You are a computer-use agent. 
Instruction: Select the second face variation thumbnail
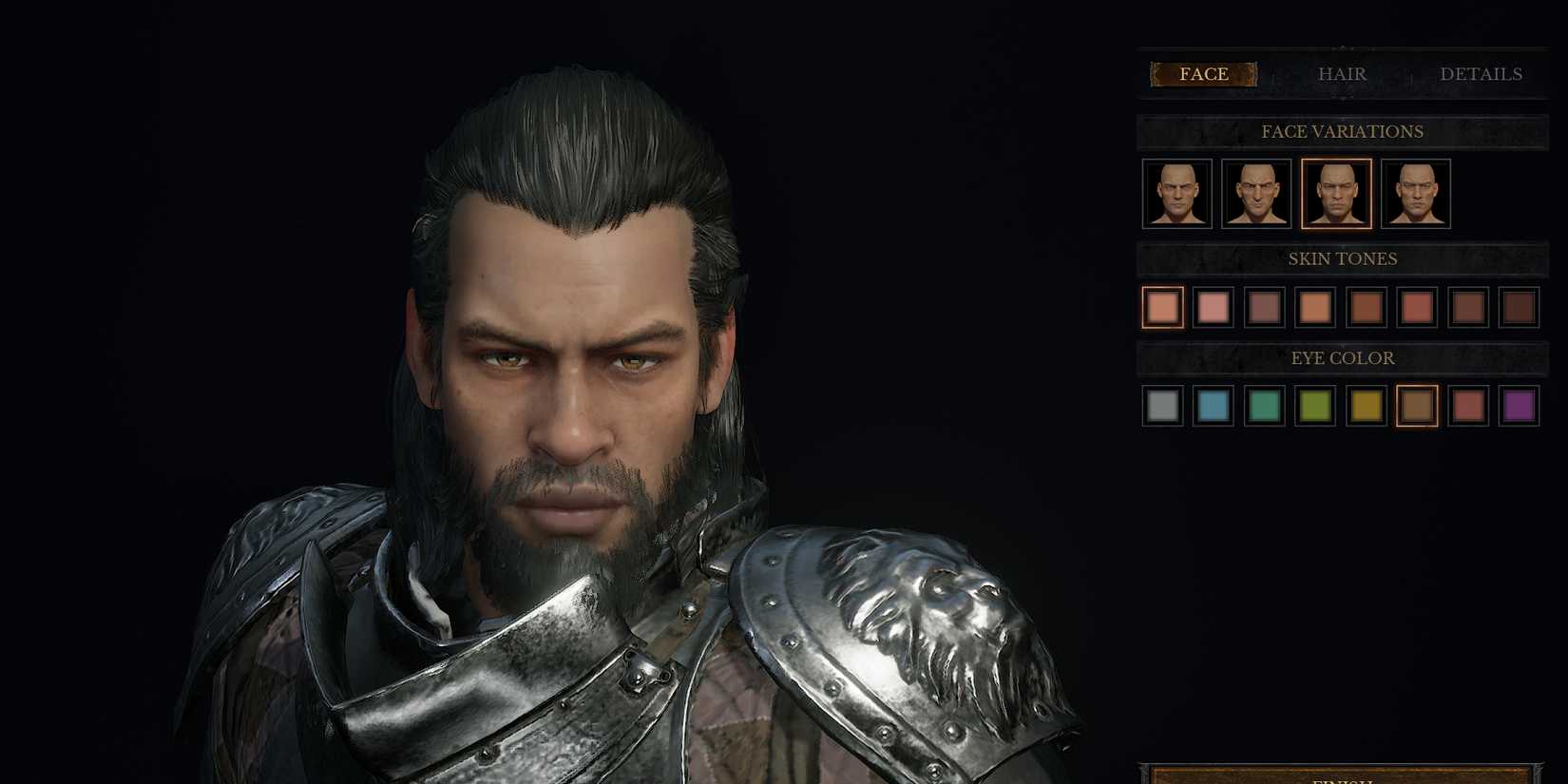tap(1256, 194)
